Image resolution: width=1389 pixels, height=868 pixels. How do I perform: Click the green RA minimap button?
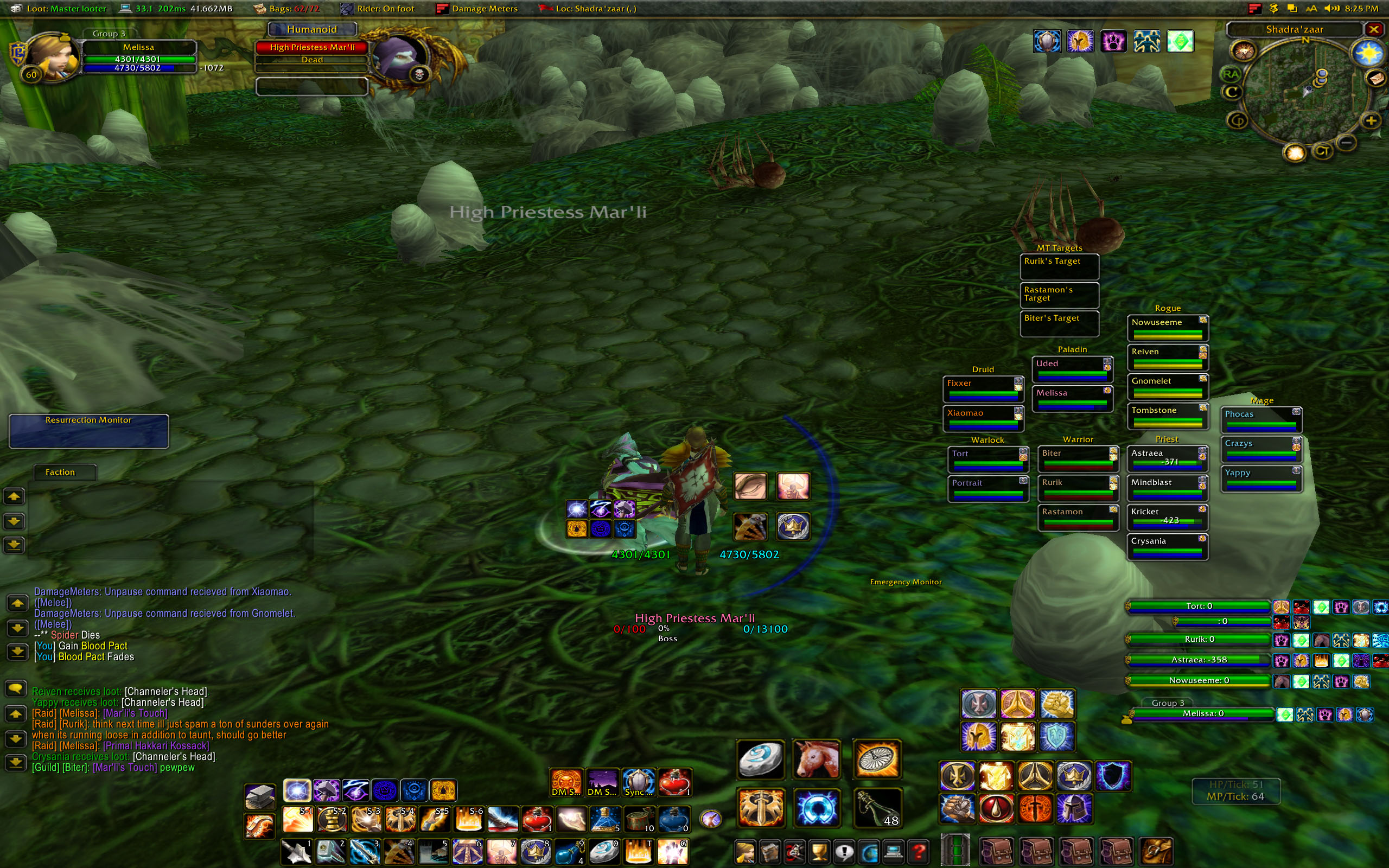pos(1231,74)
